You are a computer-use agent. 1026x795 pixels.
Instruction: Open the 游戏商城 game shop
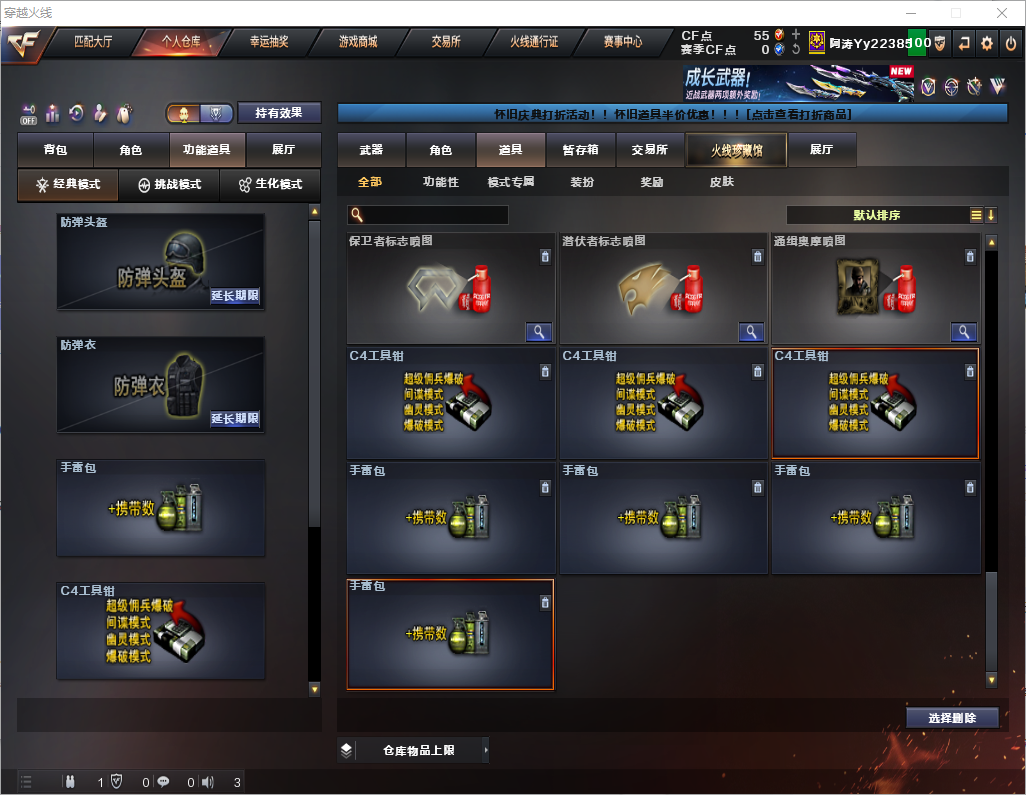pos(357,42)
